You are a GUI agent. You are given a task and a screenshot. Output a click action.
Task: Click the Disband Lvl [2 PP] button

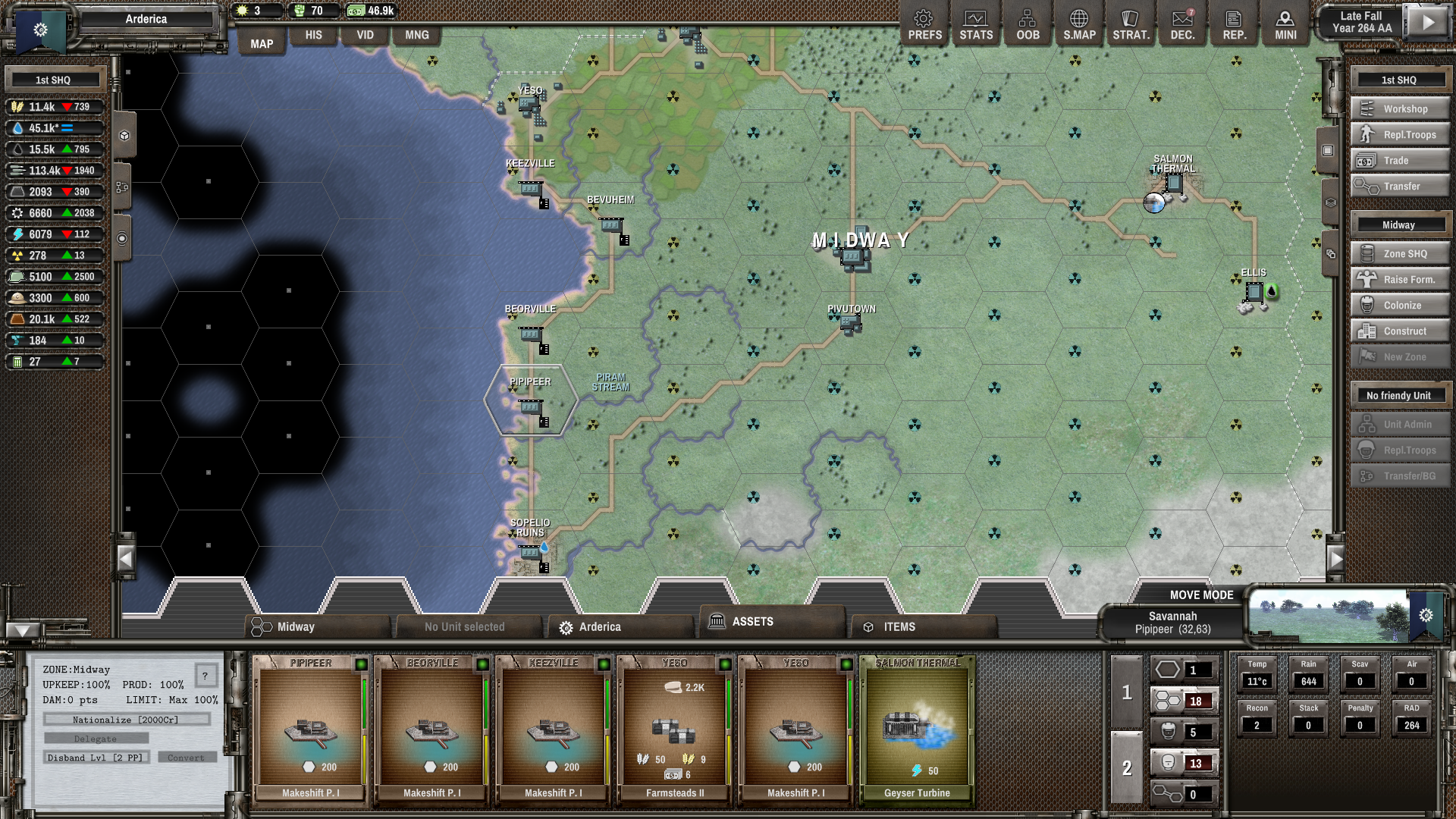(96, 758)
